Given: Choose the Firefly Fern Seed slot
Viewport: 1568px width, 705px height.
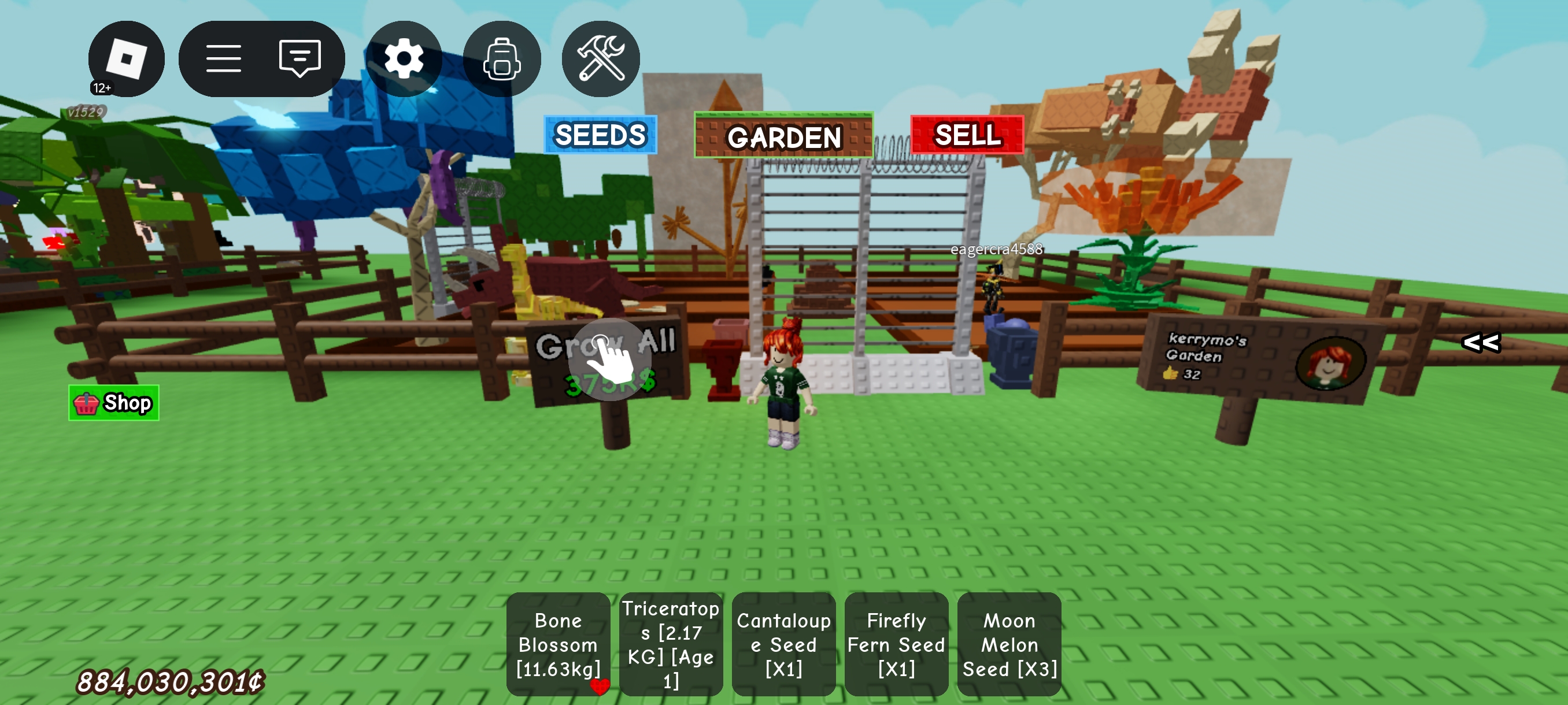Looking at the screenshot, I should tap(896, 644).
